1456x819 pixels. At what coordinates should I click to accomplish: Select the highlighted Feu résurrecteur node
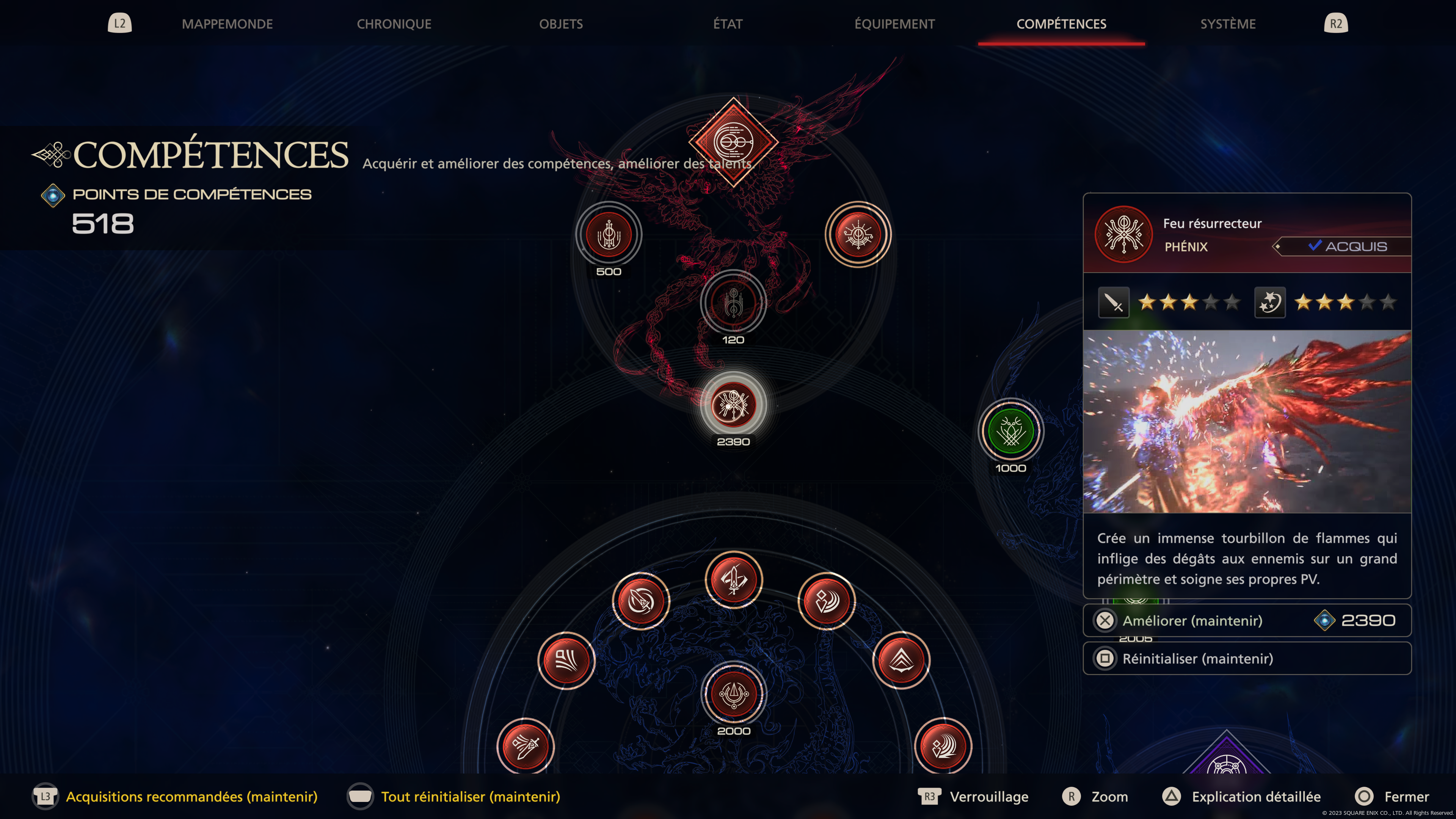[x=733, y=405]
